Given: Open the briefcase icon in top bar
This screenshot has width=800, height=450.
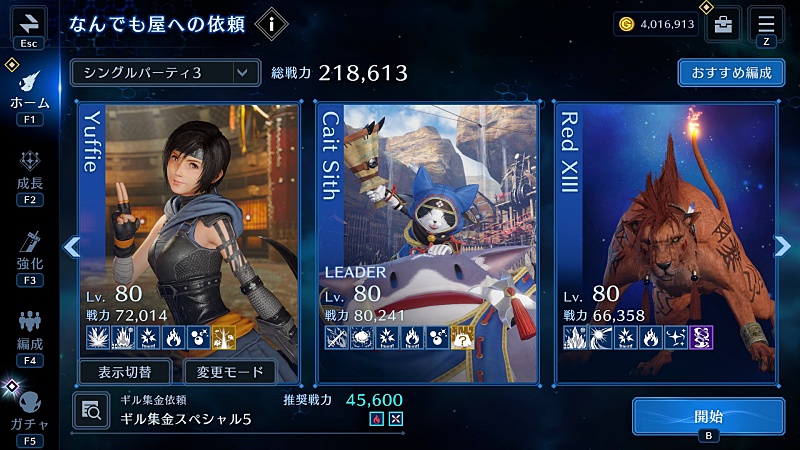Looking at the screenshot, I should [x=723, y=24].
